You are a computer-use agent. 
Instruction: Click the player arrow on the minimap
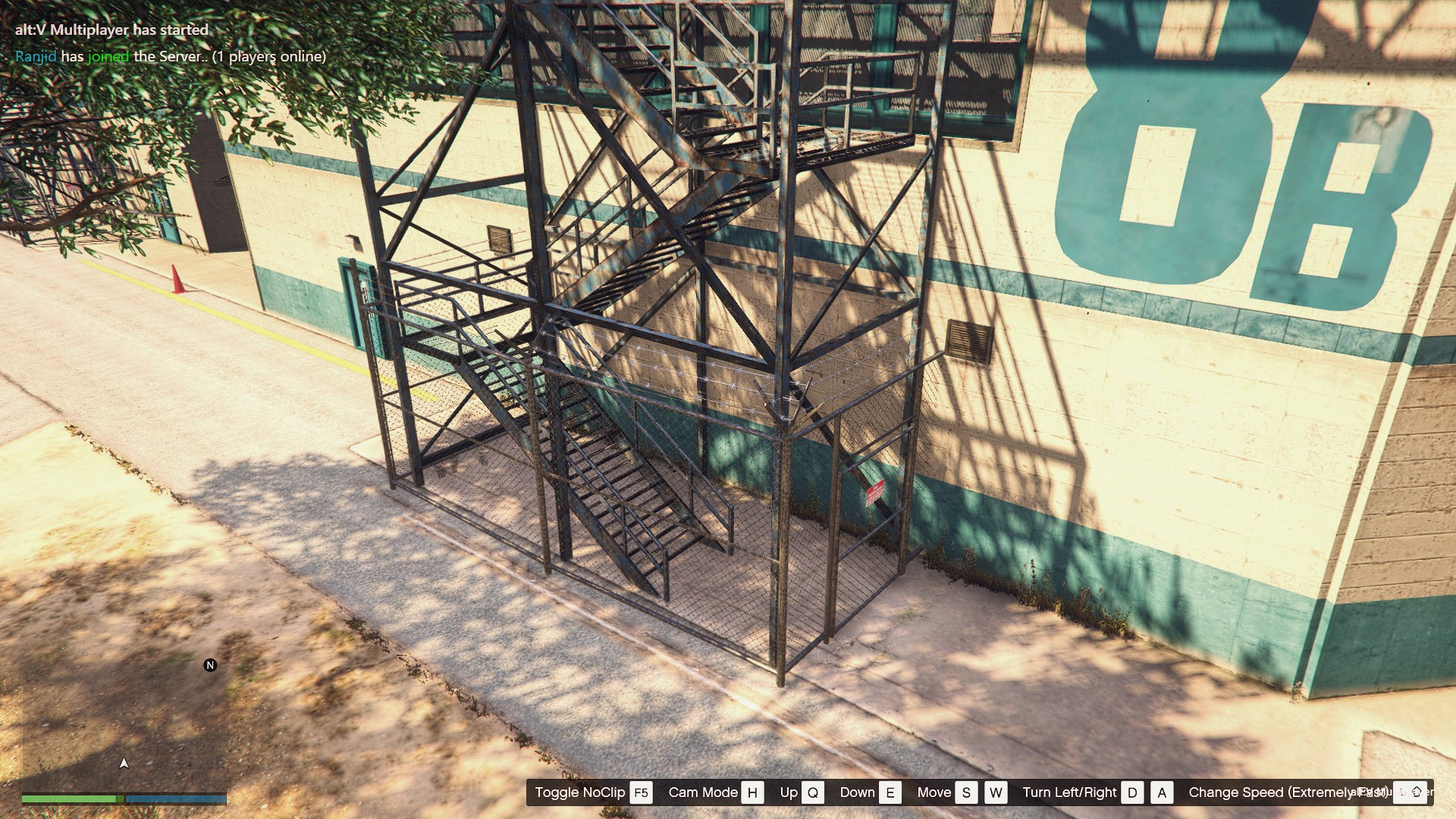(x=124, y=763)
